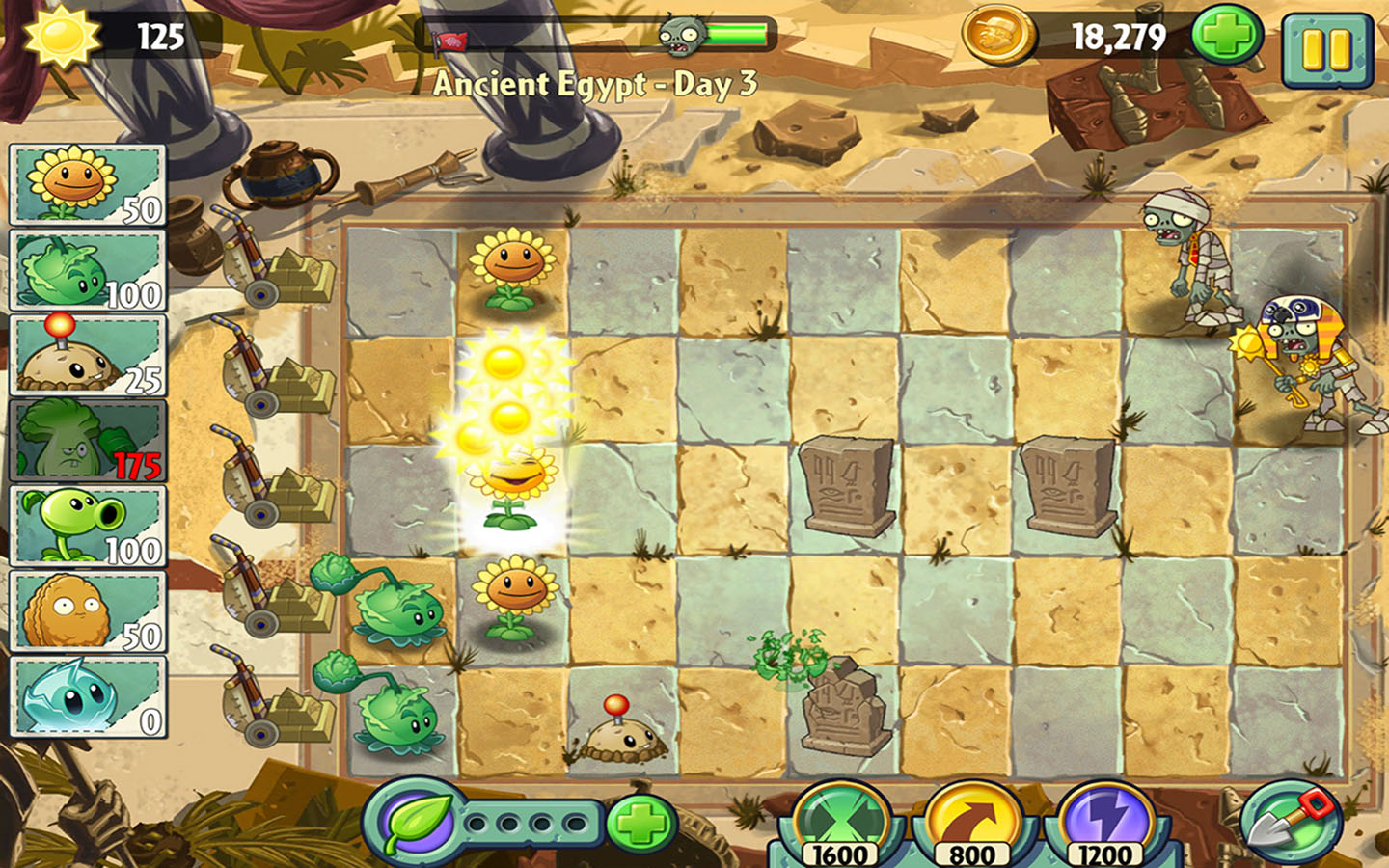Pick the Potato Mine seed packet
This screenshot has width=1389, height=868.
pyautogui.click(x=87, y=356)
